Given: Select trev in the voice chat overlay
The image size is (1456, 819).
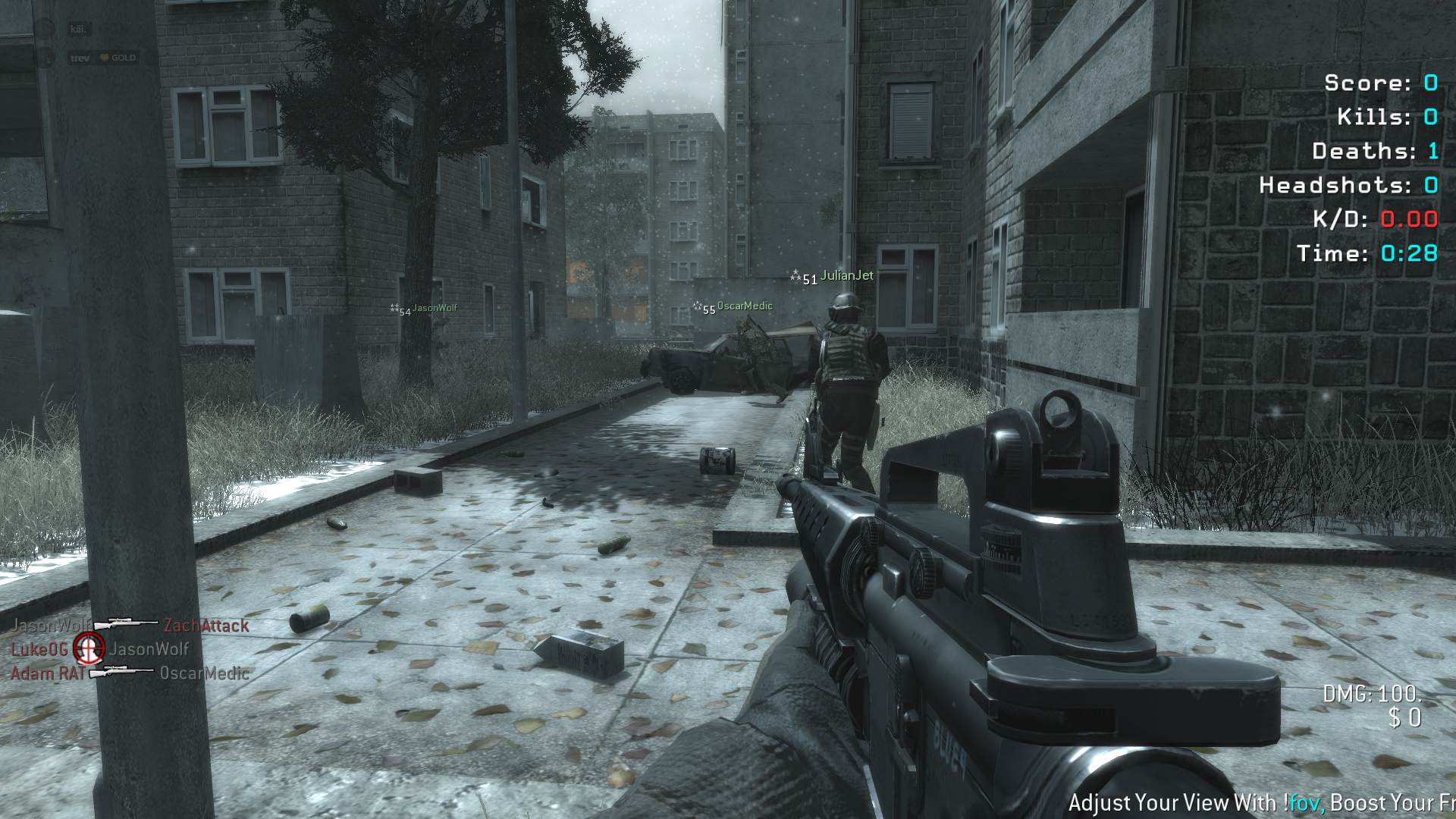Looking at the screenshot, I should coord(80,58).
